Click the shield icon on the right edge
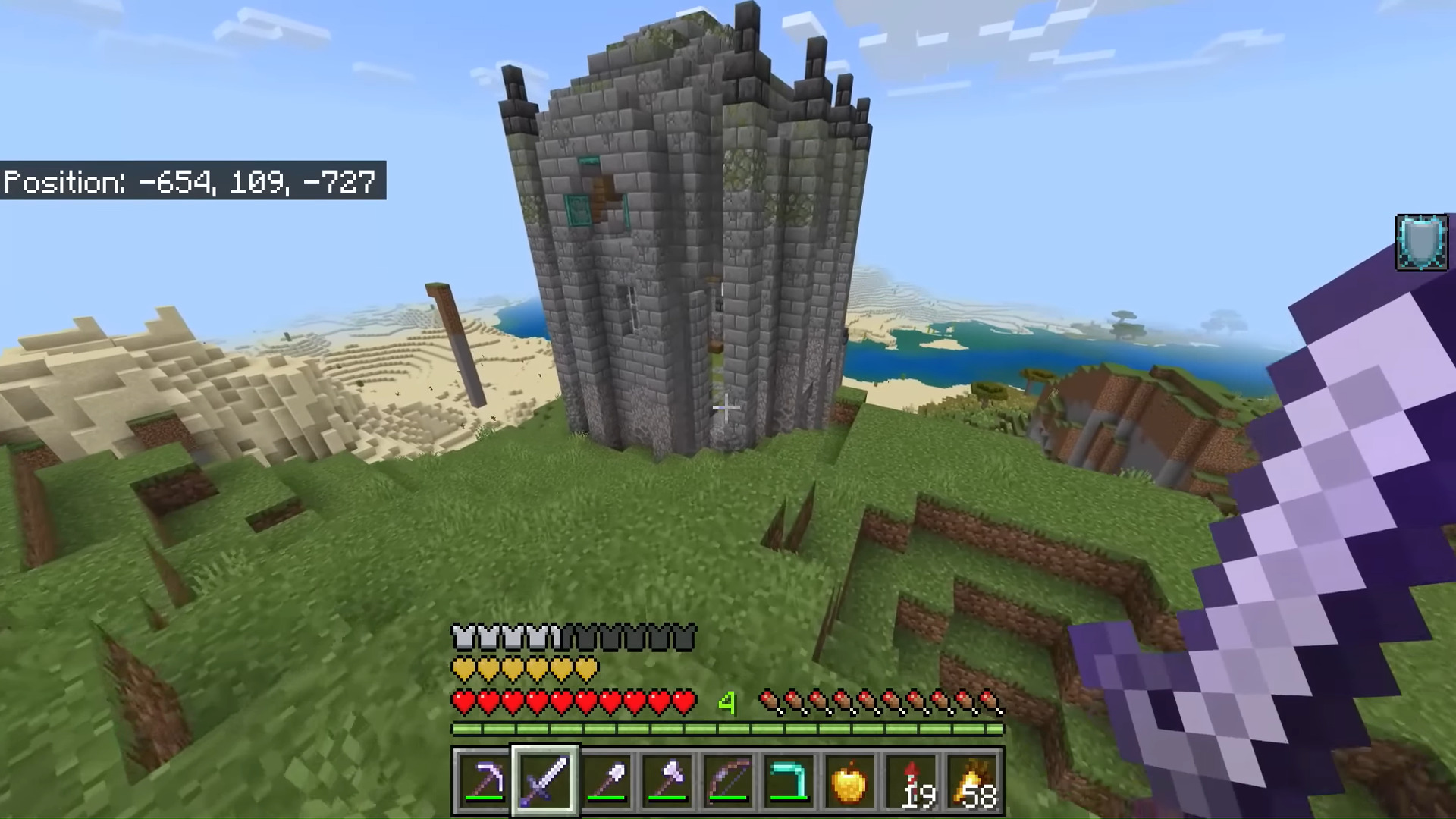1456x819 pixels. tap(1421, 243)
